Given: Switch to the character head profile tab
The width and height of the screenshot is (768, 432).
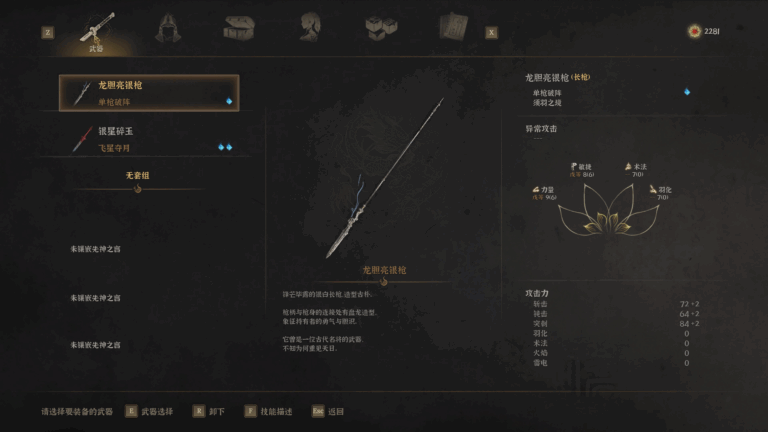Looking at the screenshot, I should coord(309,27).
